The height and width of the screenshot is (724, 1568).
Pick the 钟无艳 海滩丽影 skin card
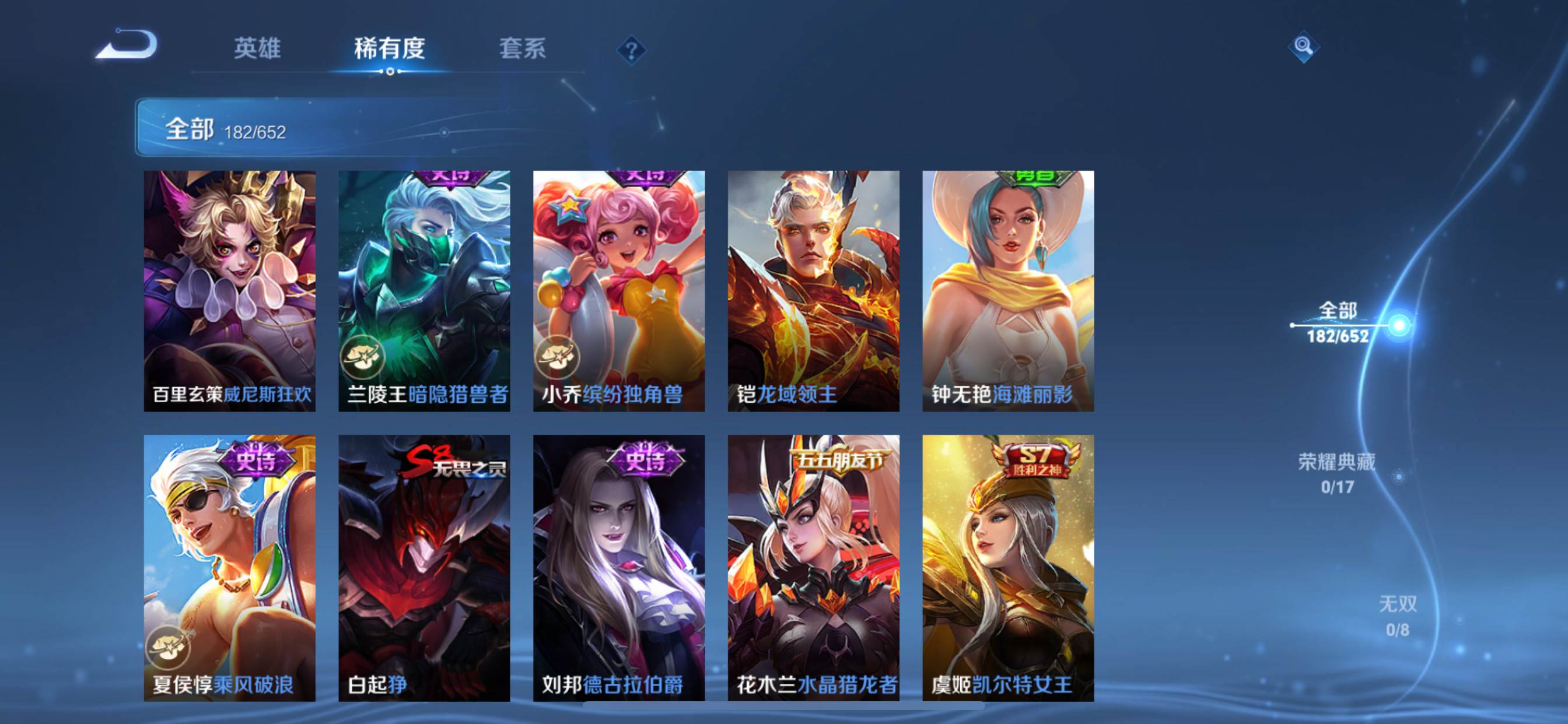tap(1008, 291)
